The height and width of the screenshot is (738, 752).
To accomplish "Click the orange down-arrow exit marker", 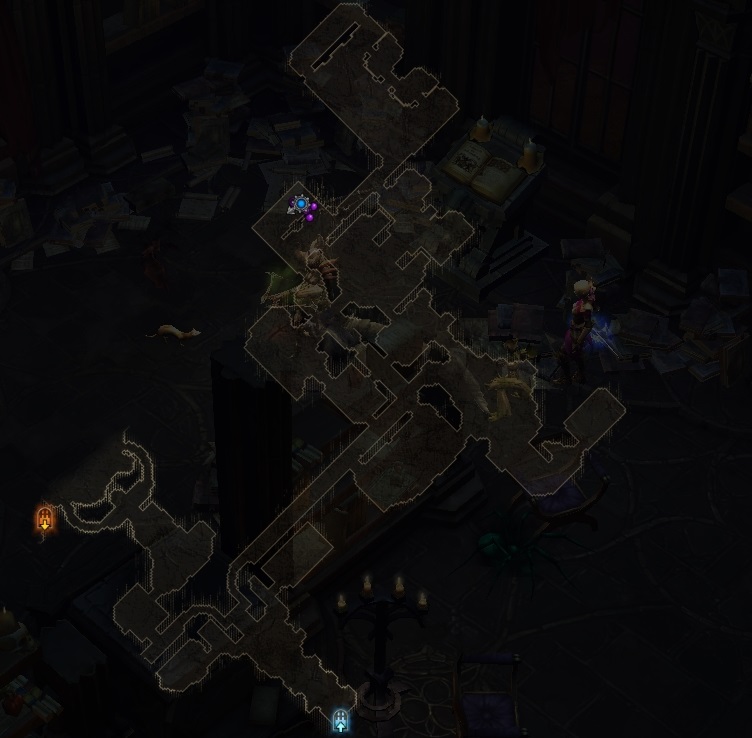I will click(44, 519).
